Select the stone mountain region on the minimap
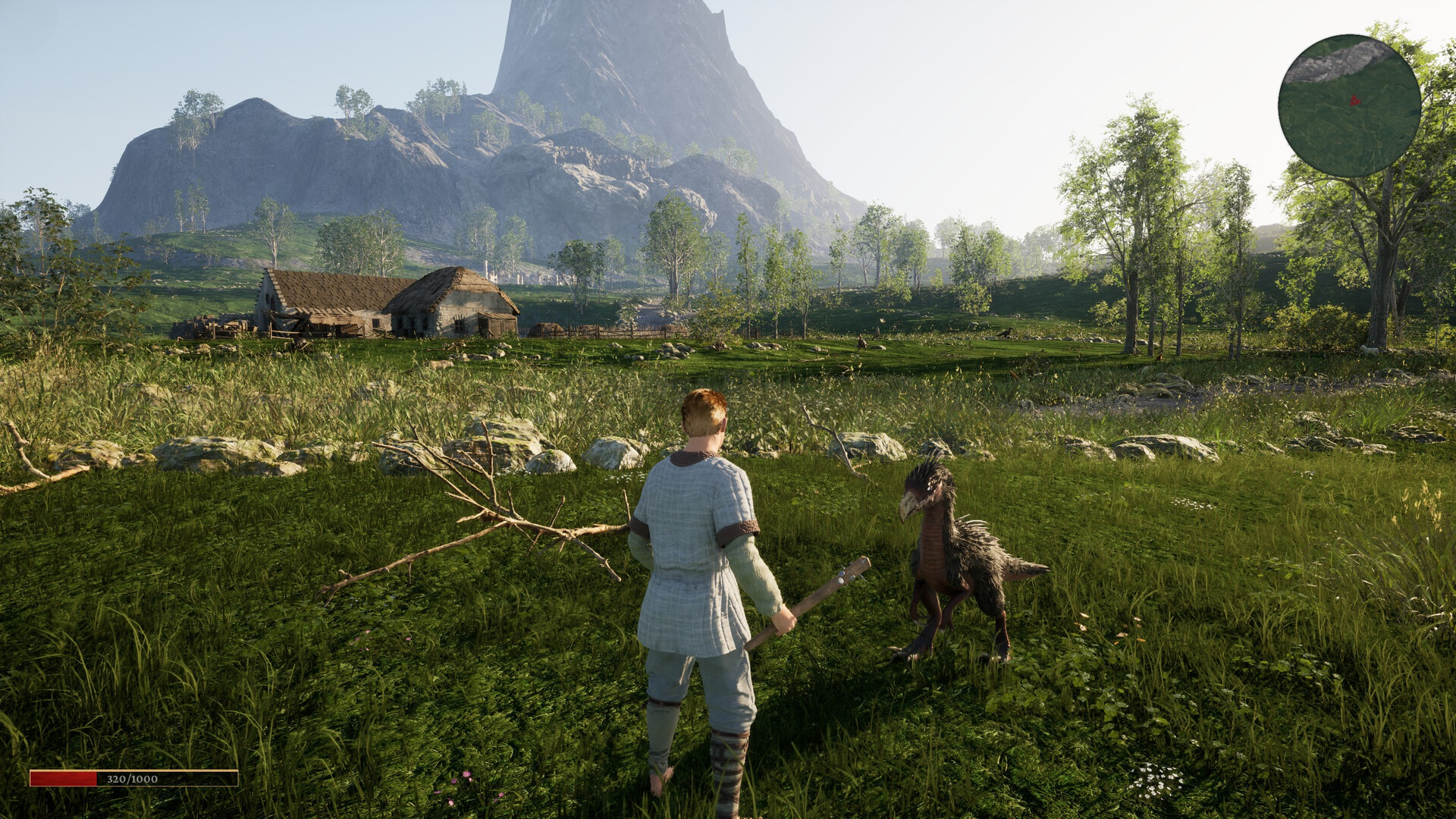Viewport: 1456px width, 819px height. pyautogui.click(x=1335, y=61)
